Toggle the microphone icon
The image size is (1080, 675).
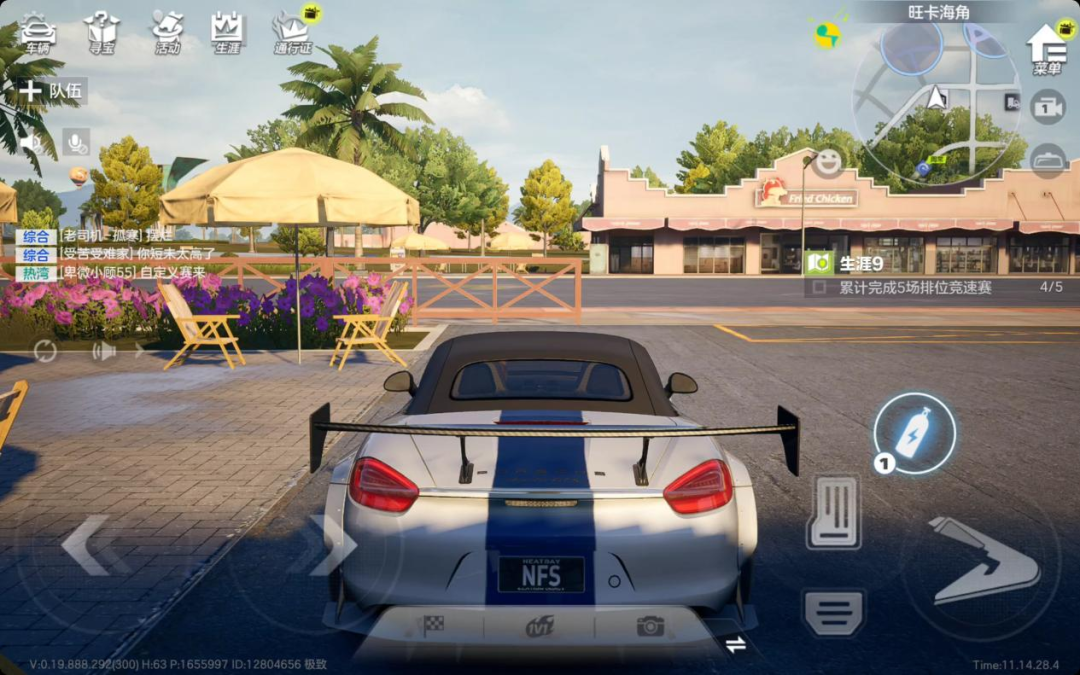click(x=76, y=142)
